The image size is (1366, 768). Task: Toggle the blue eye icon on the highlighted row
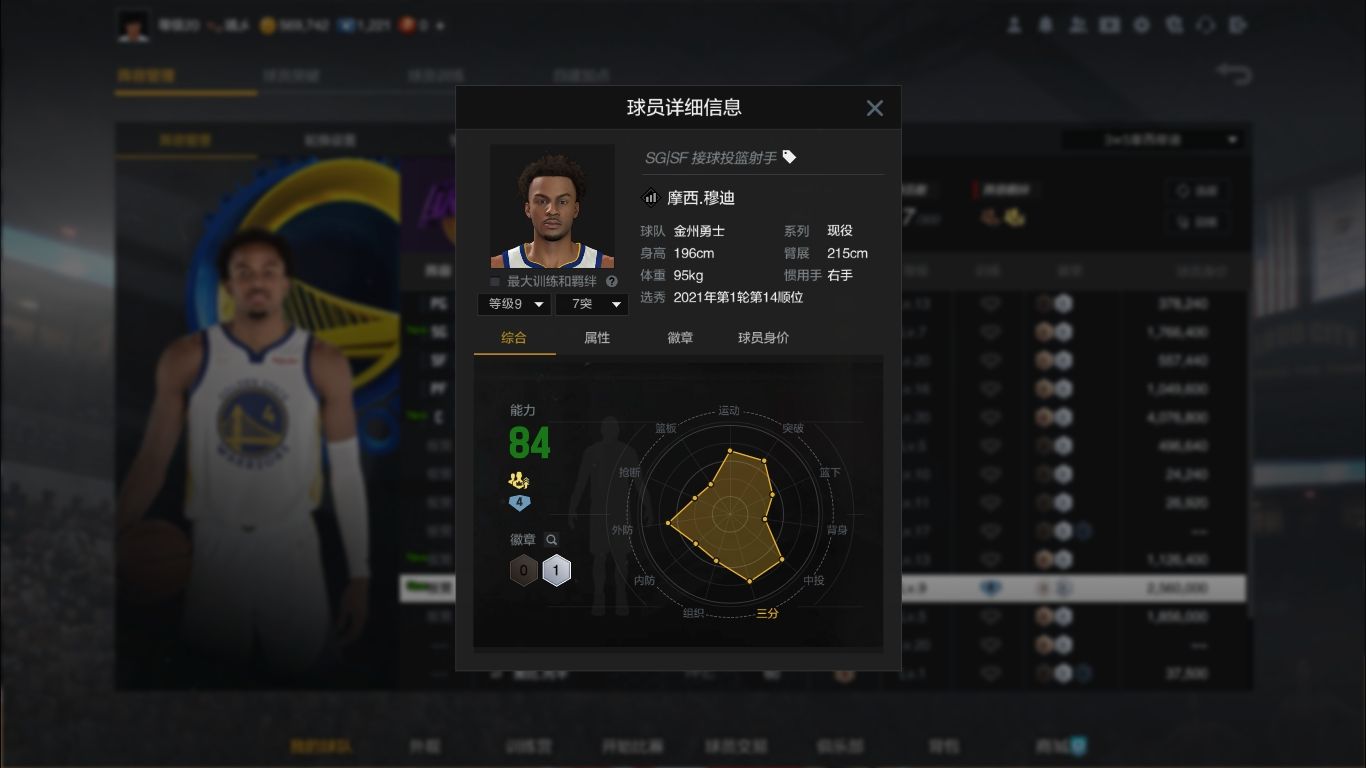pyautogui.click(x=989, y=588)
